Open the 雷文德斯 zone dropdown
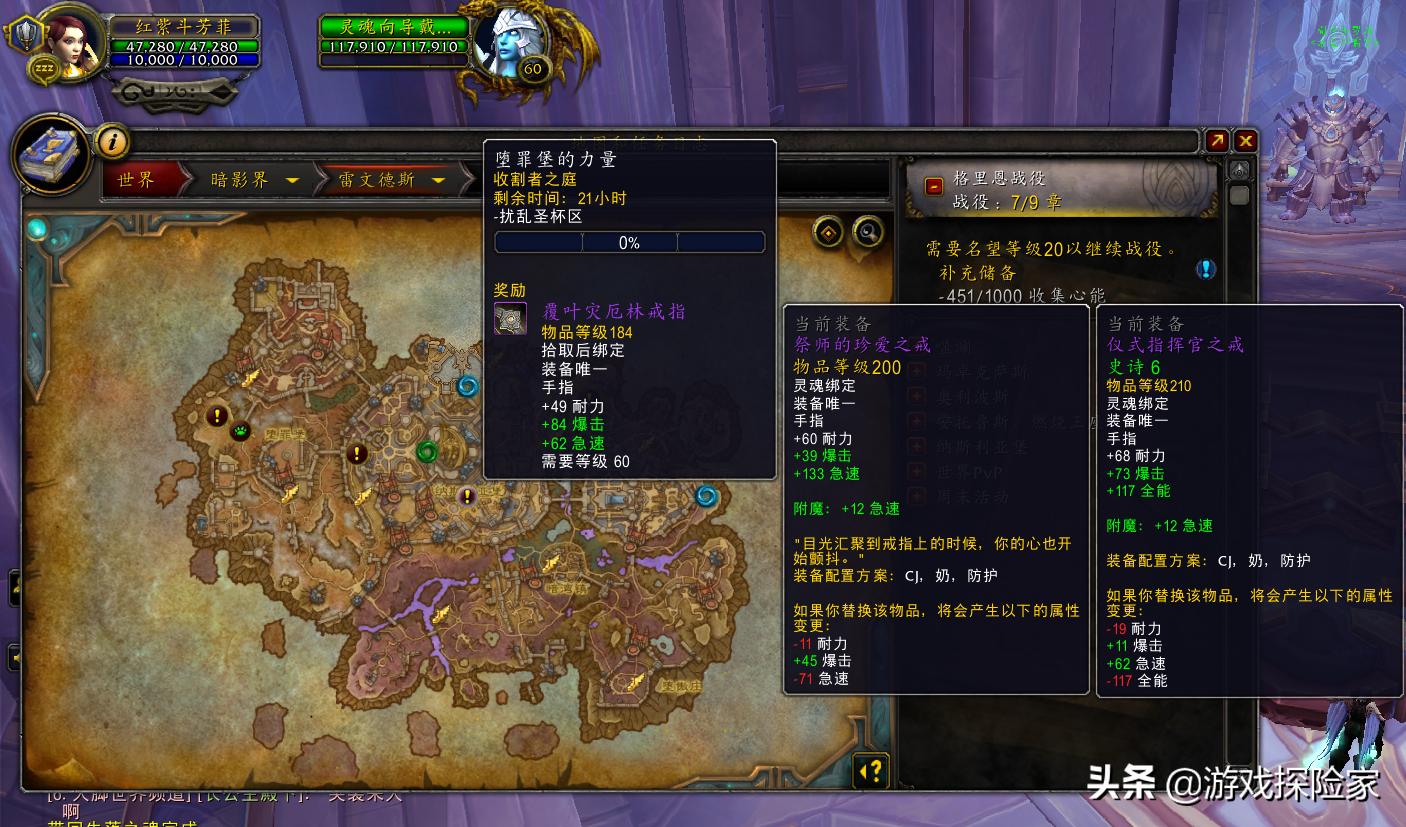 coord(437,181)
